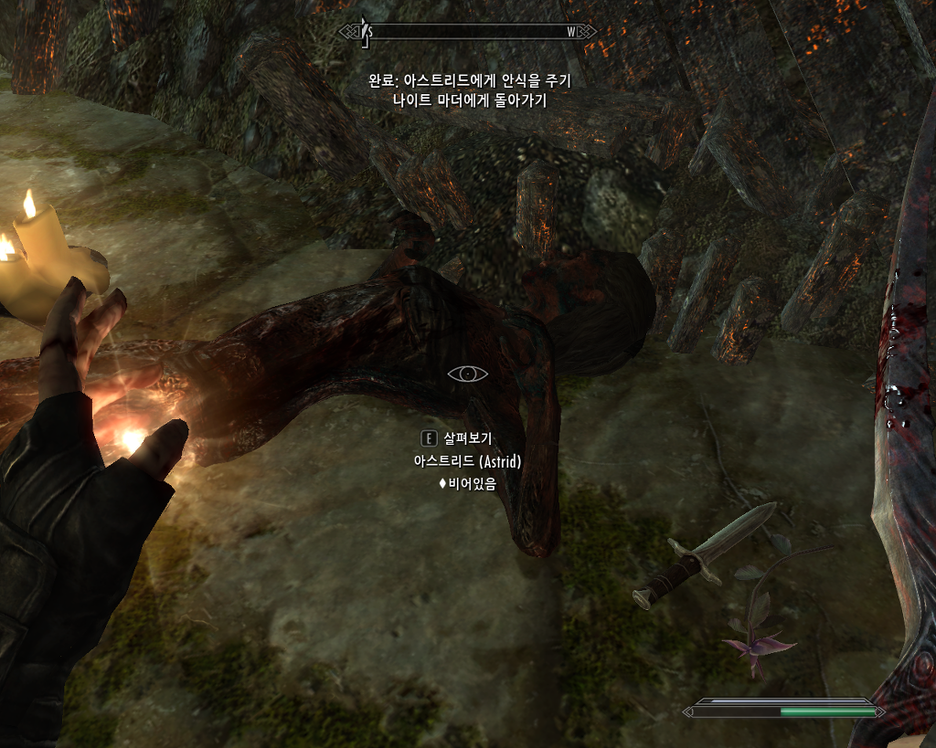Select the return to Night Mother objective
The image size is (936, 748).
click(469, 101)
